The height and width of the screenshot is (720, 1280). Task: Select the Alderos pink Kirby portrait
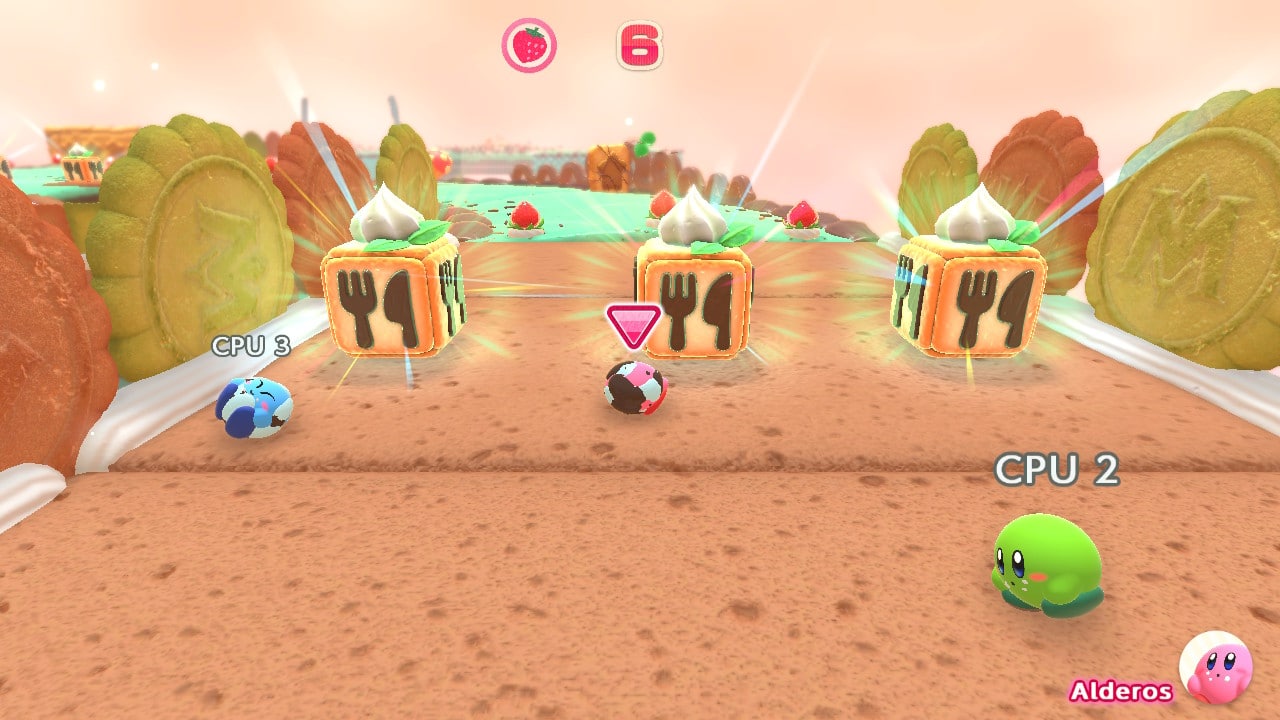[1215, 667]
